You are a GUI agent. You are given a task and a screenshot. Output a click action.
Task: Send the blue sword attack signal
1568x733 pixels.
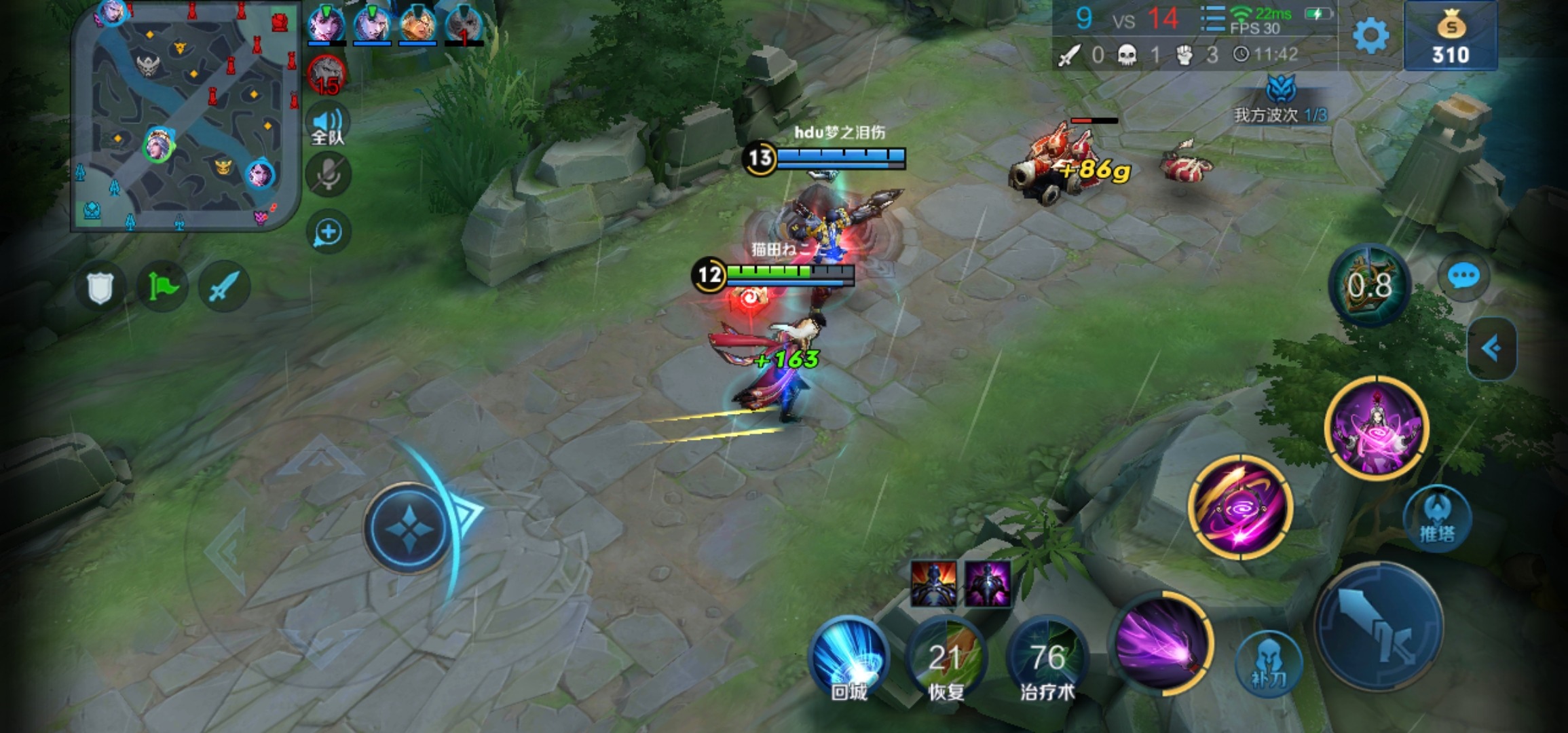click(224, 287)
